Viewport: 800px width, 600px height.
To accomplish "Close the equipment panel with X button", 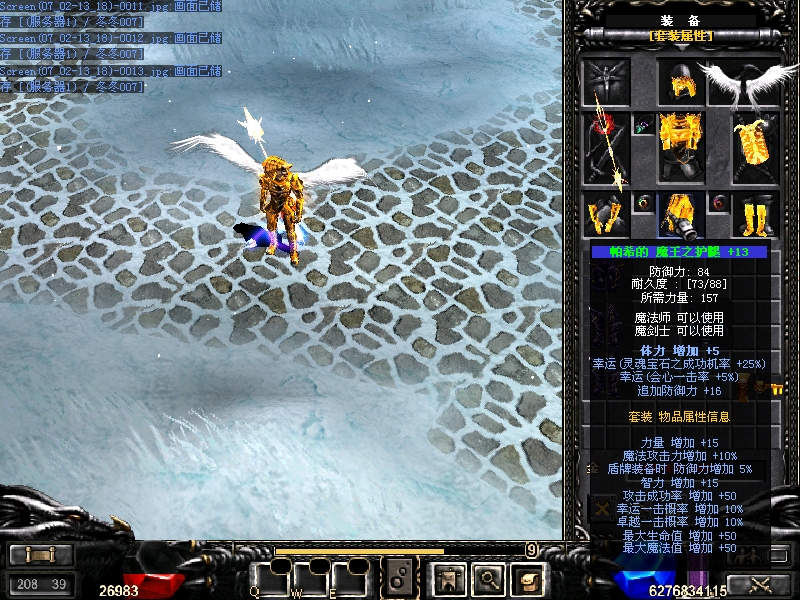I will 602,509.
